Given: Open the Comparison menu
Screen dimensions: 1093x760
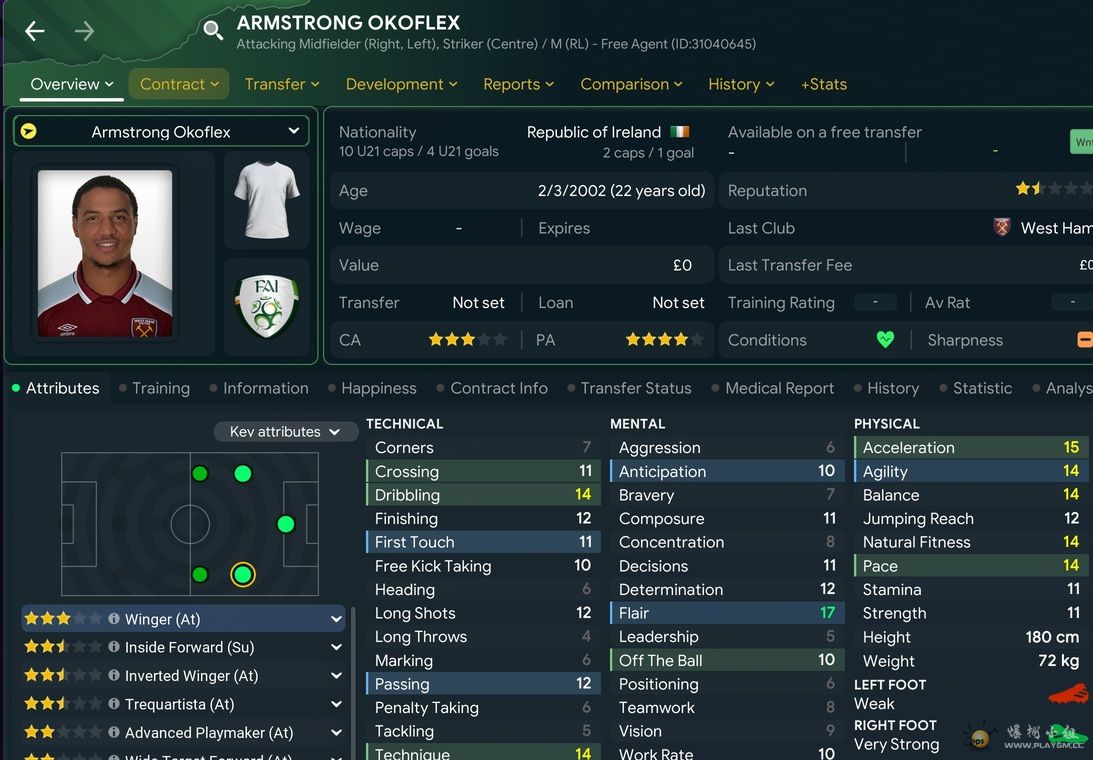Looking at the screenshot, I should click(631, 84).
